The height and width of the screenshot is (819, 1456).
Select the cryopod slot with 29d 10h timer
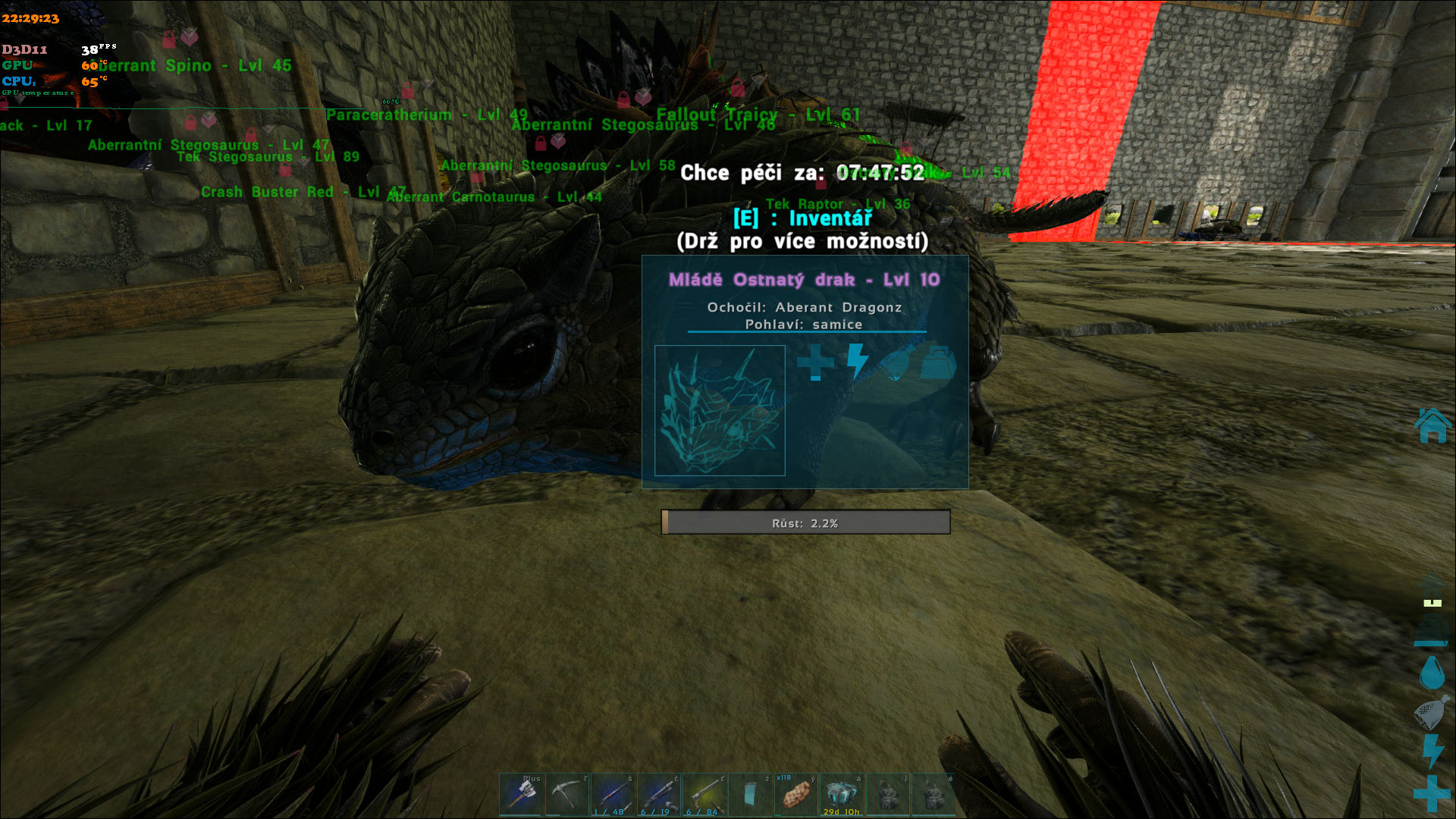coord(842,794)
